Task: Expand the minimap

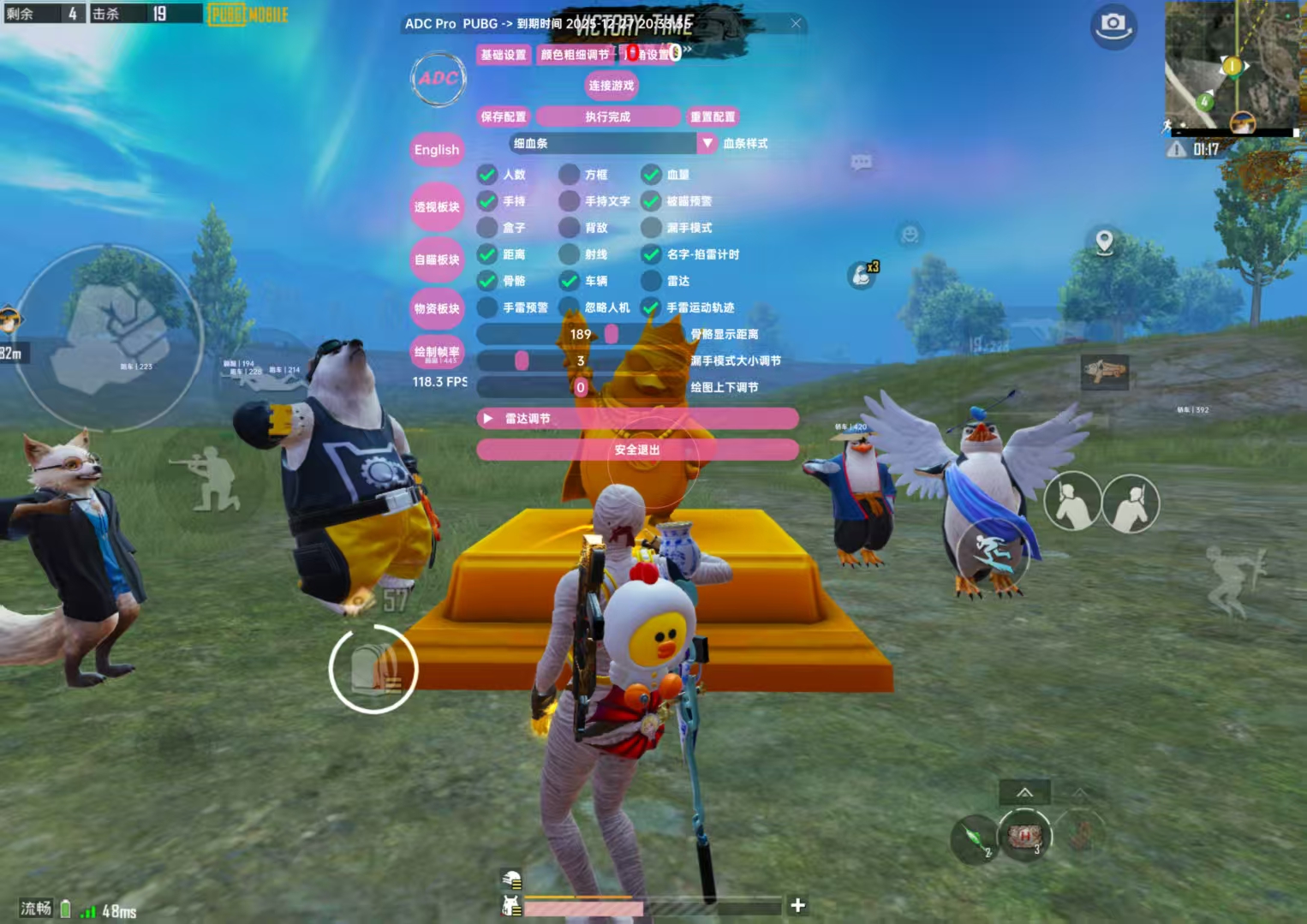Action: tap(1232, 66)
